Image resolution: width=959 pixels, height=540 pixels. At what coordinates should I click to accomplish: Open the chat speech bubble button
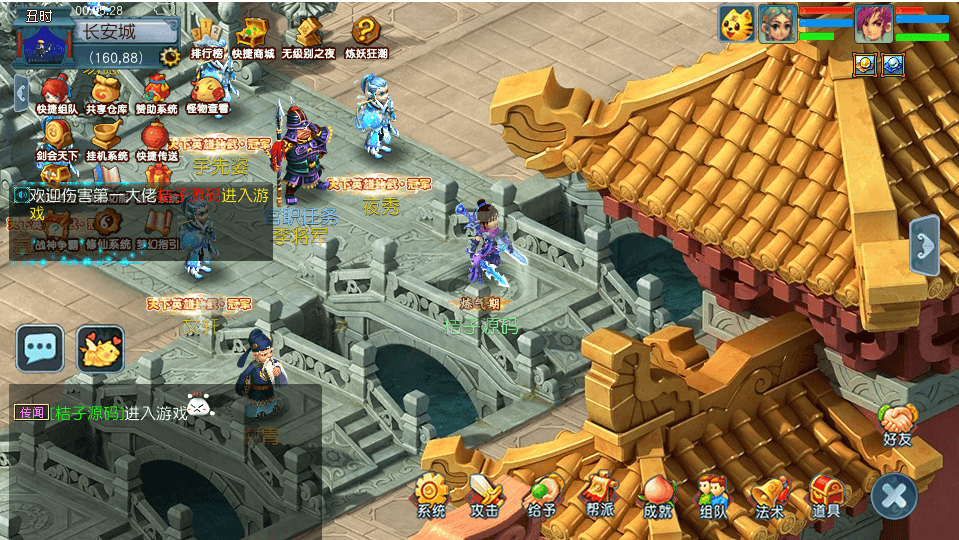click(40, 348)
